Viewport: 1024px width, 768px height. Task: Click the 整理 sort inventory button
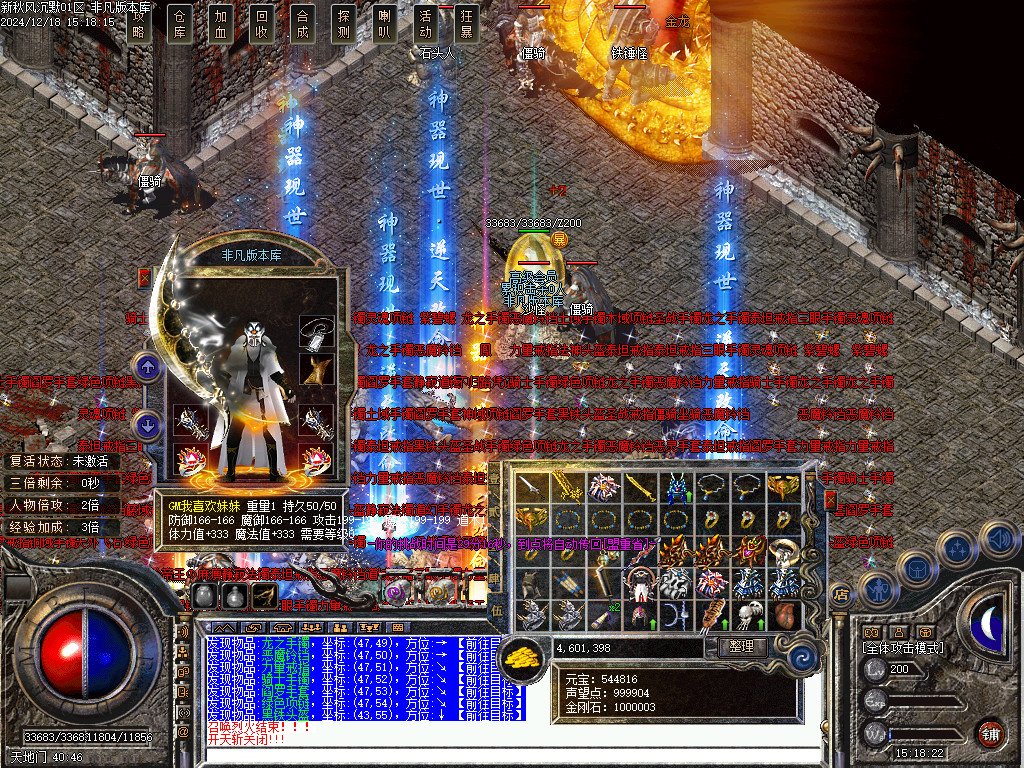click(742, 647)
